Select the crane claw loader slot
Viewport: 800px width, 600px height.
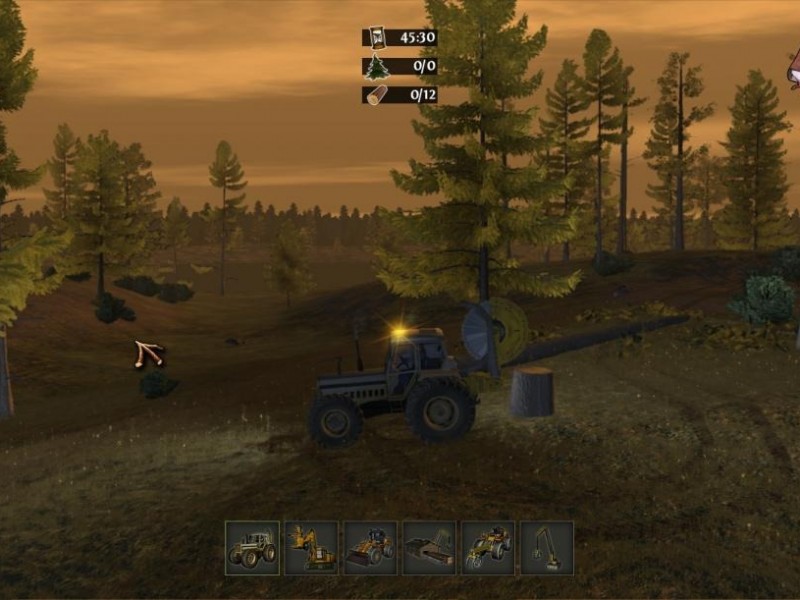click(x=547, y=547)
